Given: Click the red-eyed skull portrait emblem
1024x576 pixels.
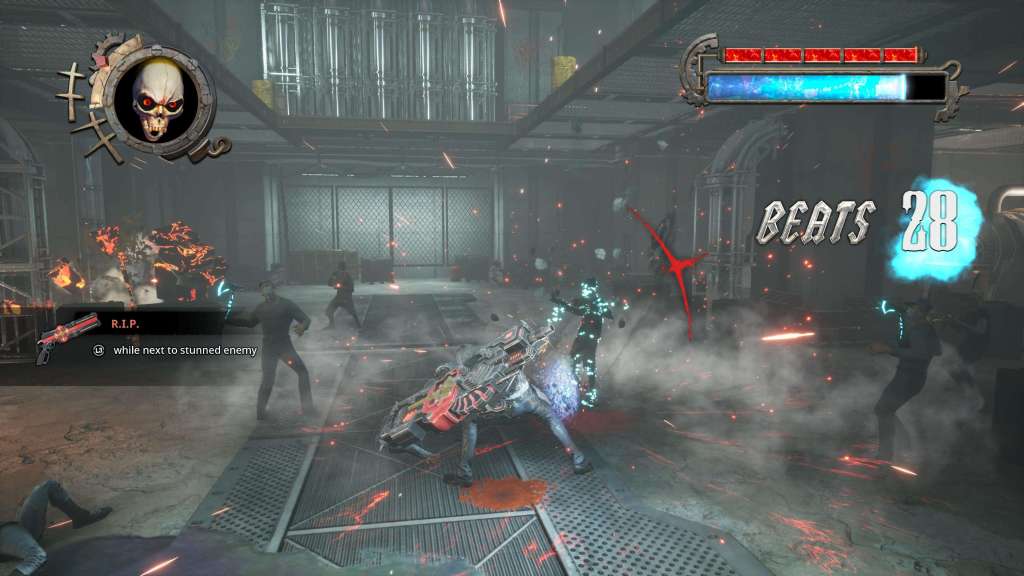Looking at the screenshot, I should 160,97.
